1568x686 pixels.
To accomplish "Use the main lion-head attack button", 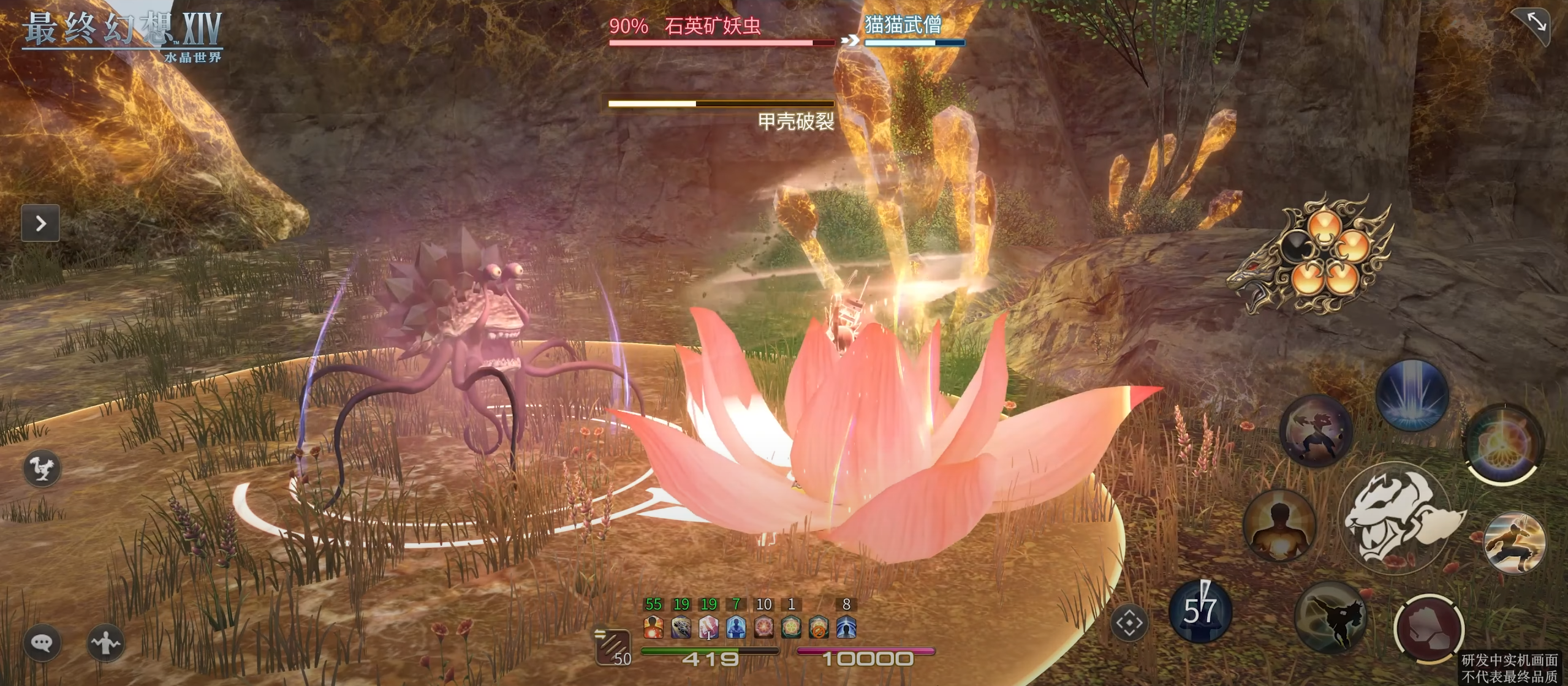I will (x=1399, y=518).
